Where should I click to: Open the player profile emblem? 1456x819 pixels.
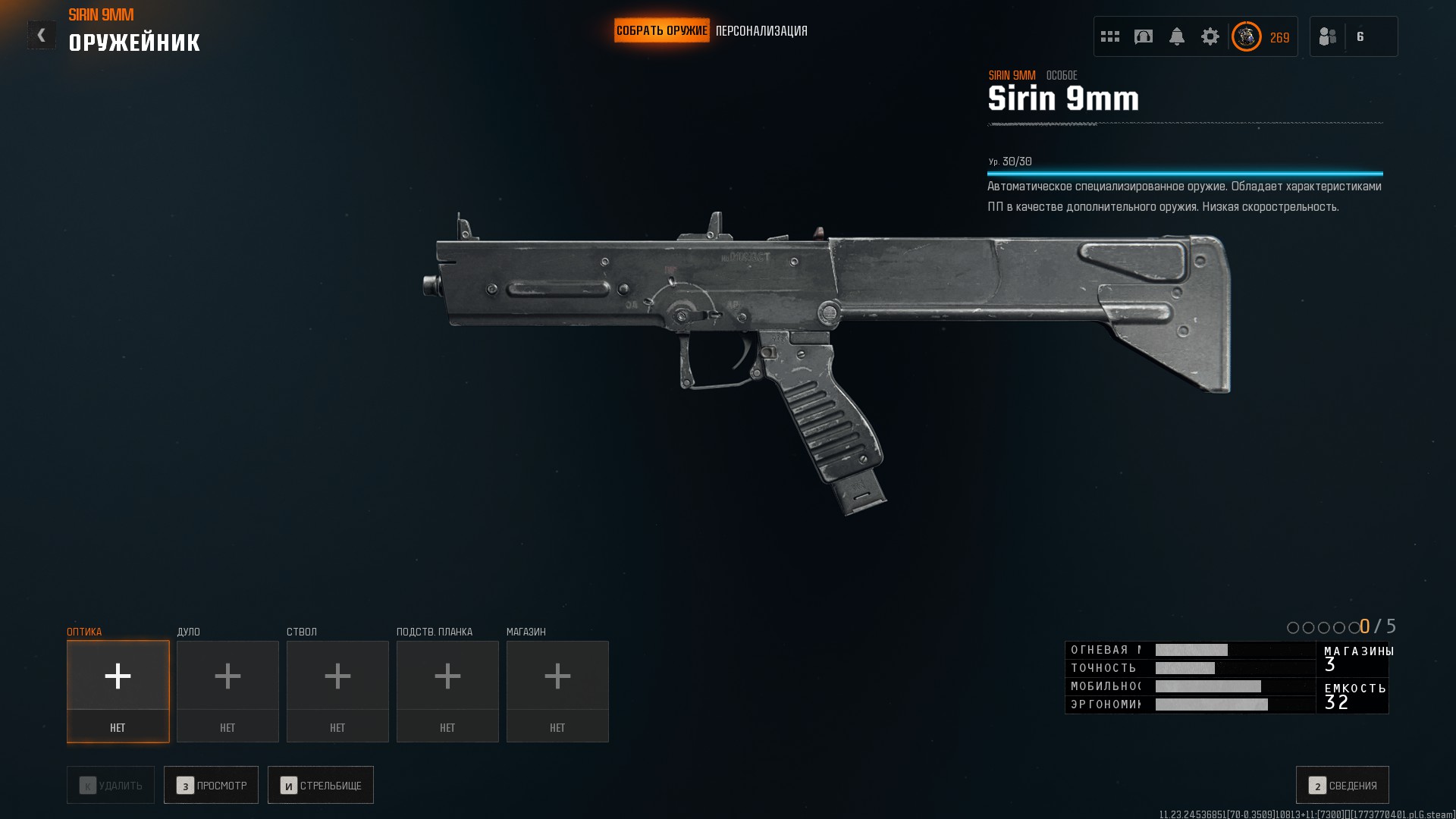[1246, 36]
